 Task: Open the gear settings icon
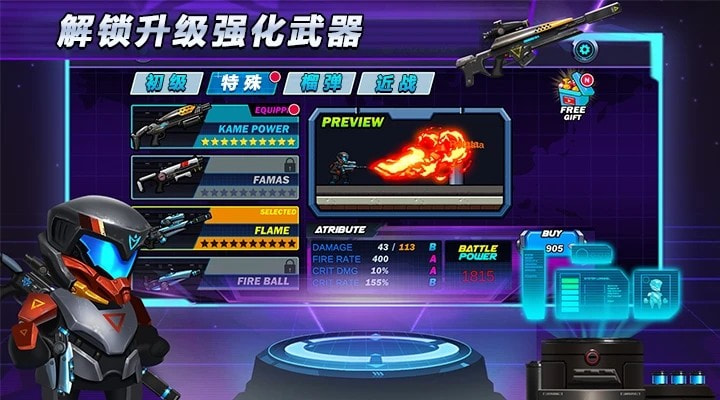(584, 49)
